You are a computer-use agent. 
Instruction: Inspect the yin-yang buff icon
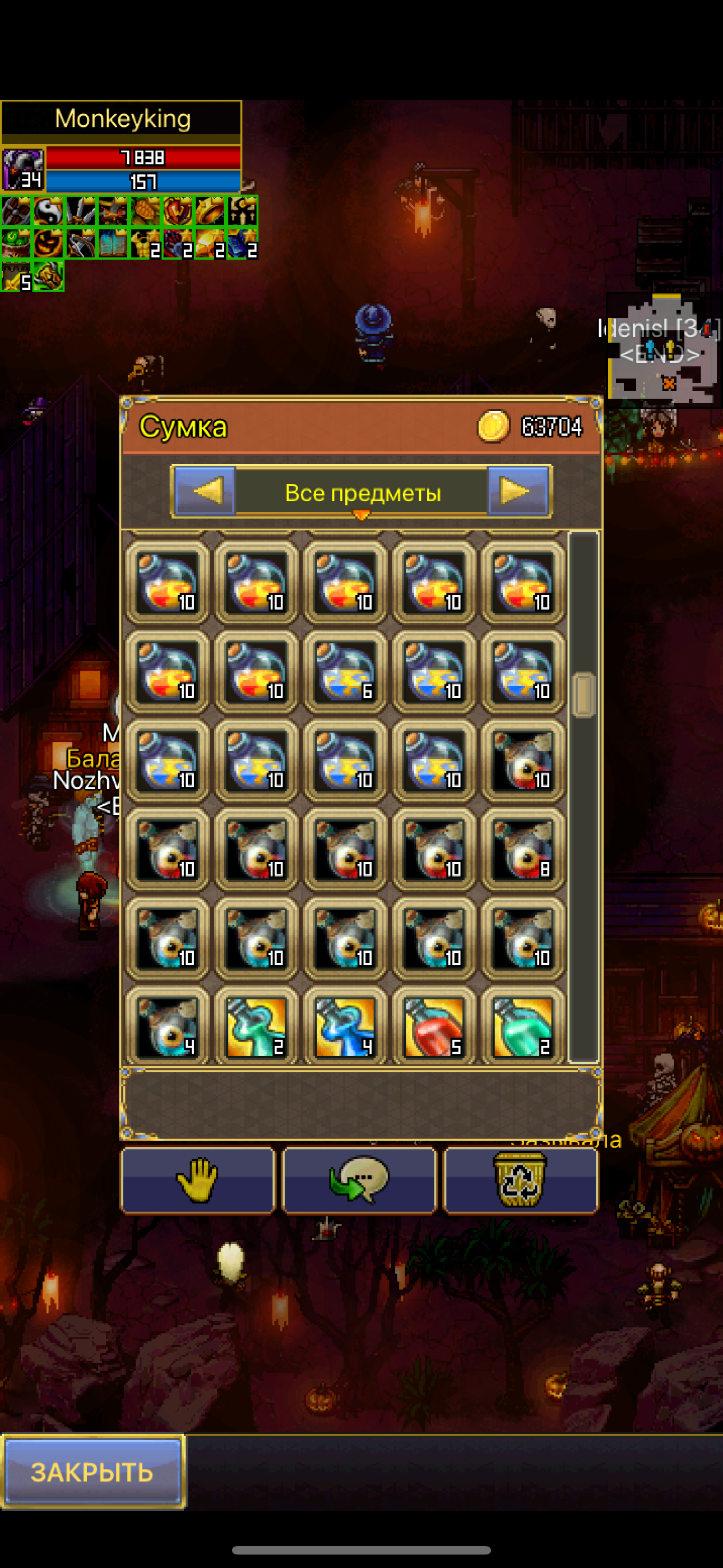click(x=48, y=211)
